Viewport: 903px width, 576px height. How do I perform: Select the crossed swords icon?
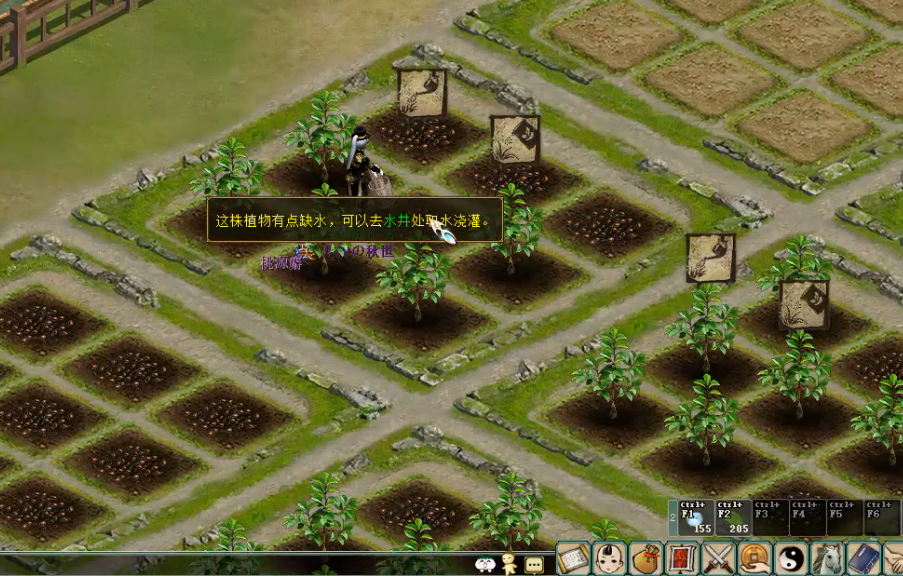[718, 558]
